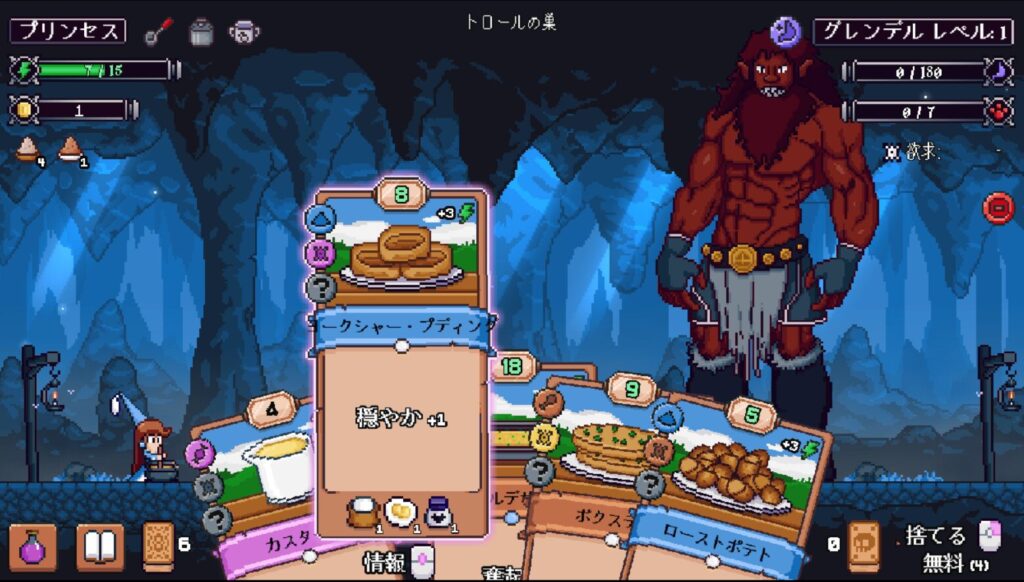Click the egg ingredient on the selected card
Viewport: 1024px width, 582px height.
tap(398, 511)
